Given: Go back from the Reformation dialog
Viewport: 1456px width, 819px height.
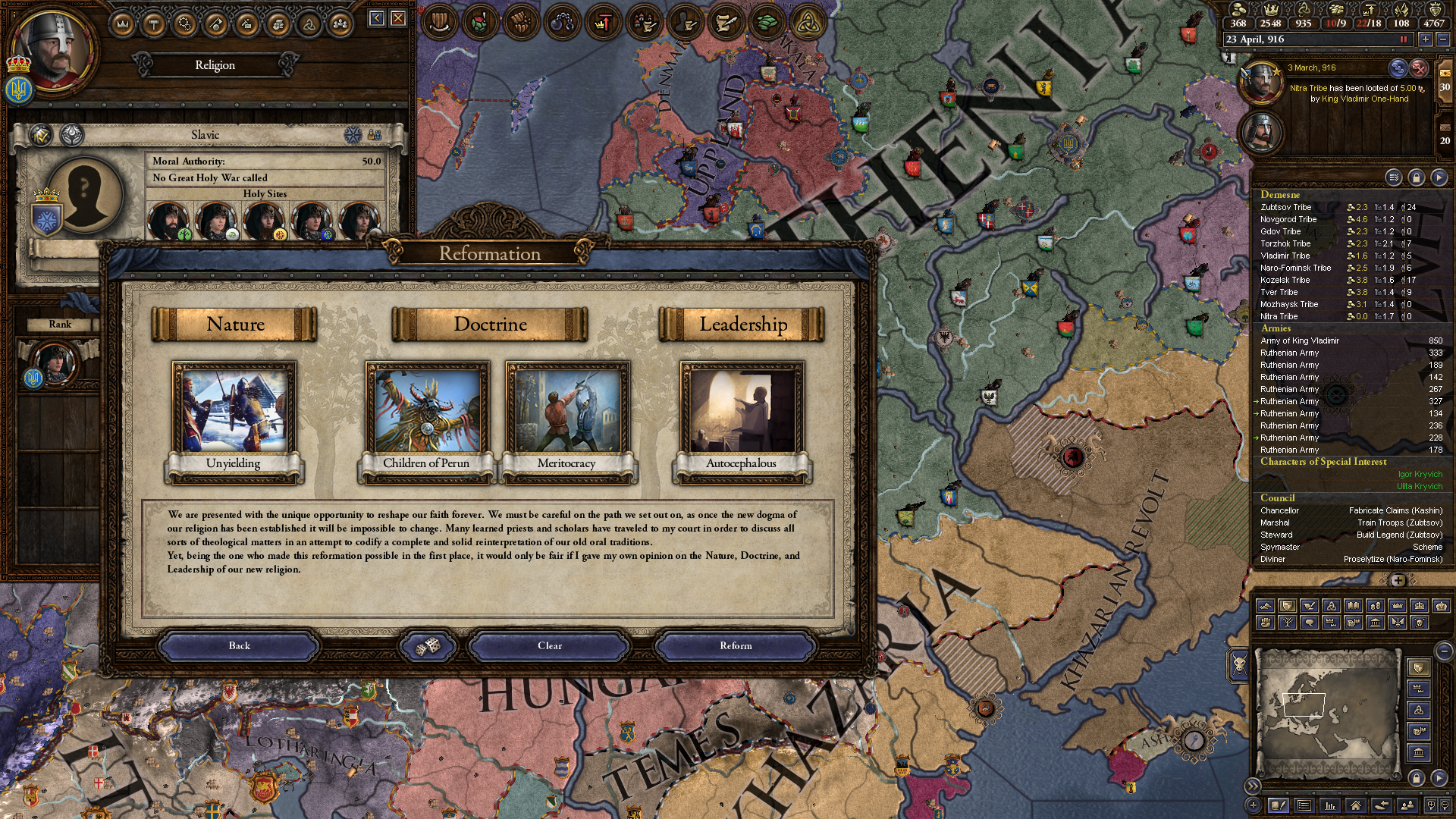Looking at the screenshot, I should 239,645.
